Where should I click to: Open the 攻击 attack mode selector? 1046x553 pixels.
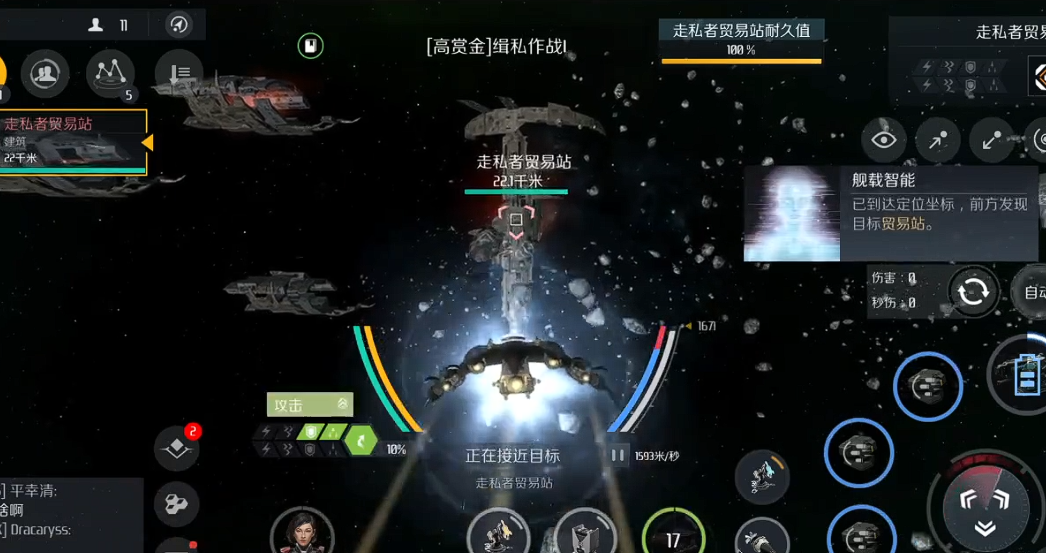309,405
